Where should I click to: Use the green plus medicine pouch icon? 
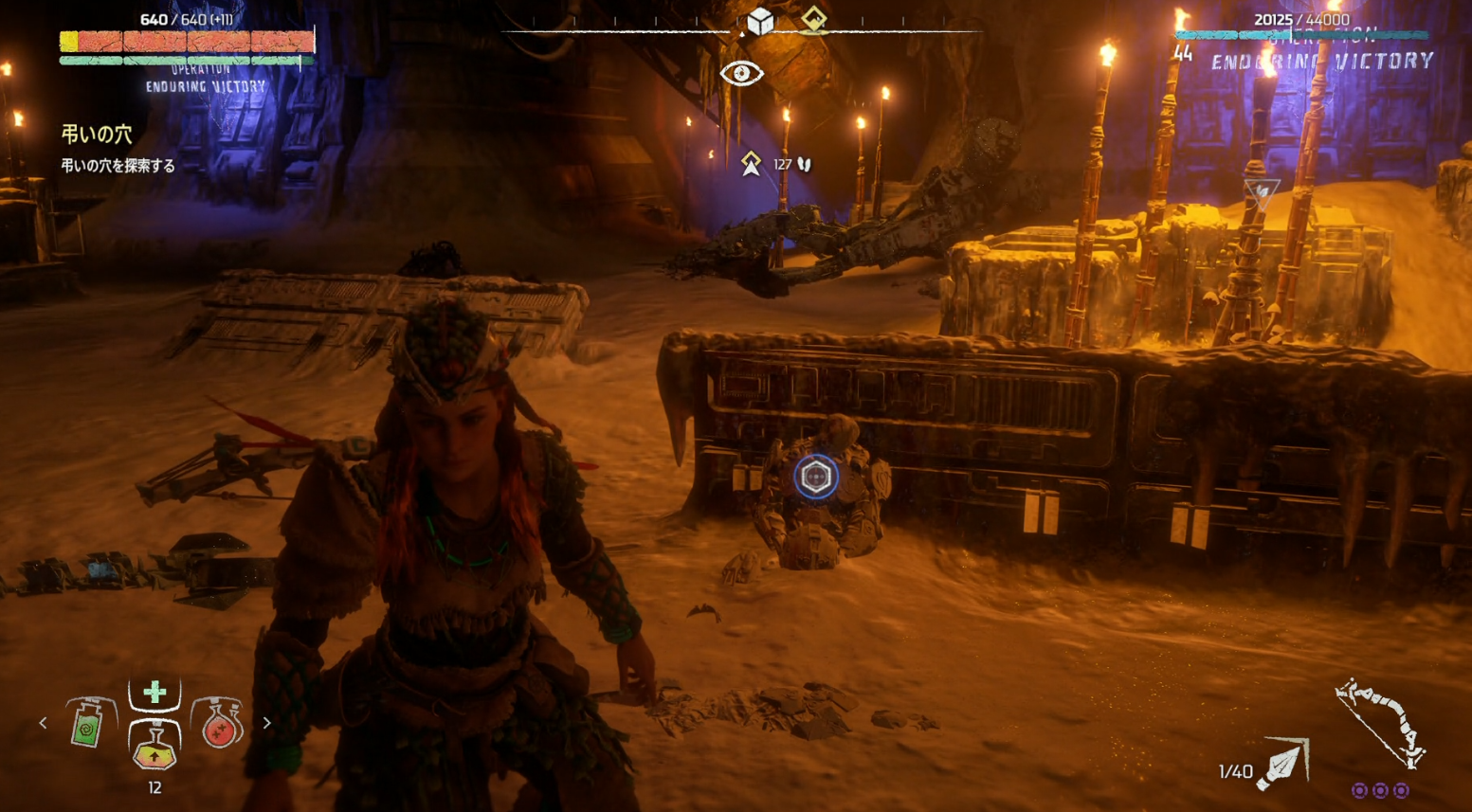click(154, 693)
